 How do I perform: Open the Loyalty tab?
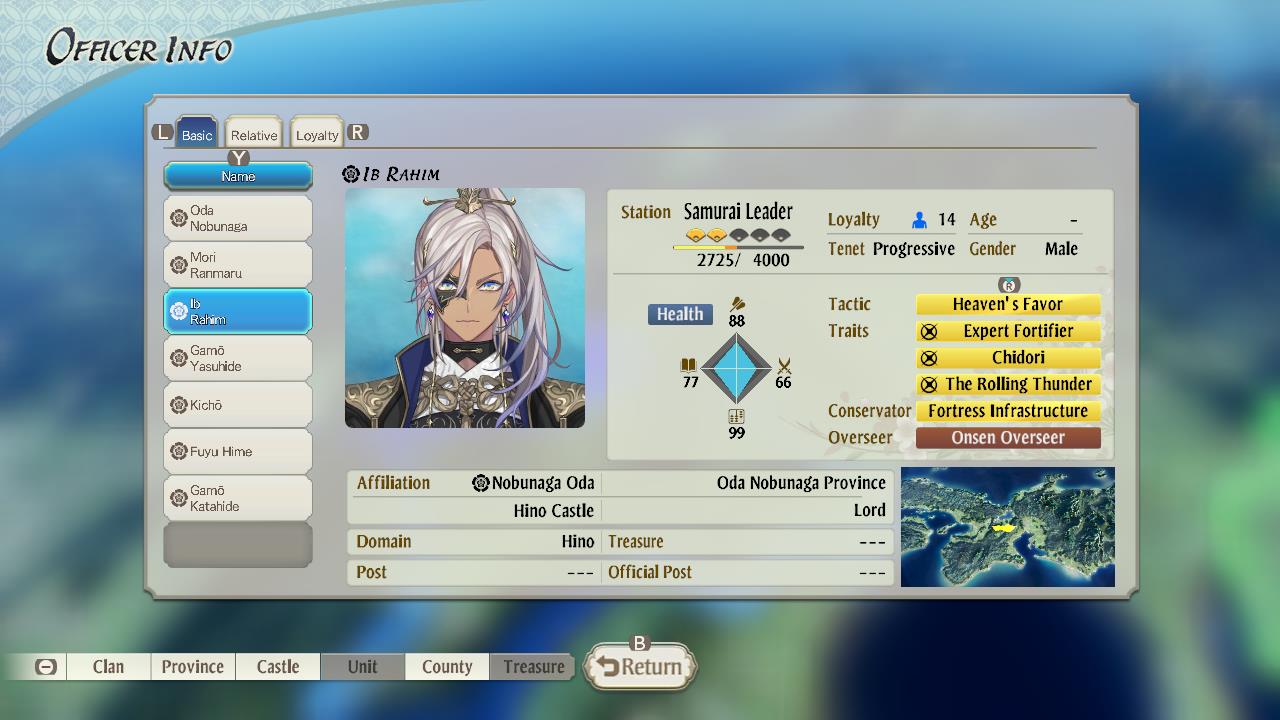pyautogui.click(x=316, y=131)
